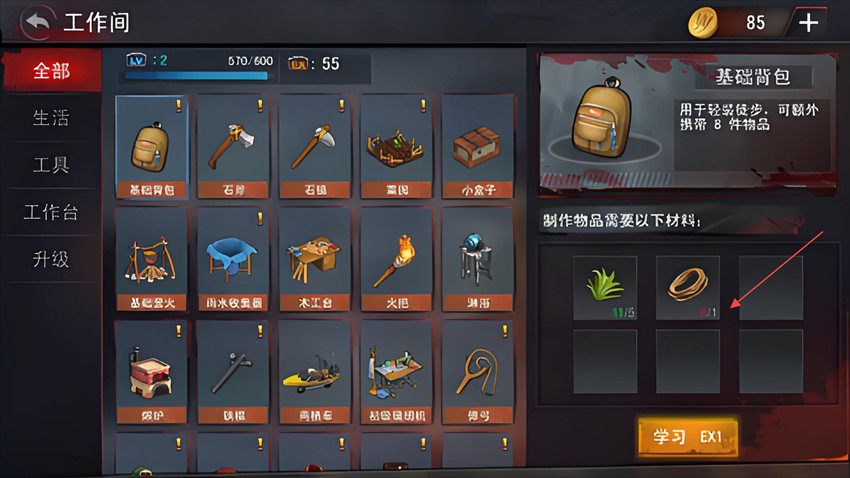Switch to the 生活 category tab
Viewport: 850px width, 478px height.
click(51, 118)
